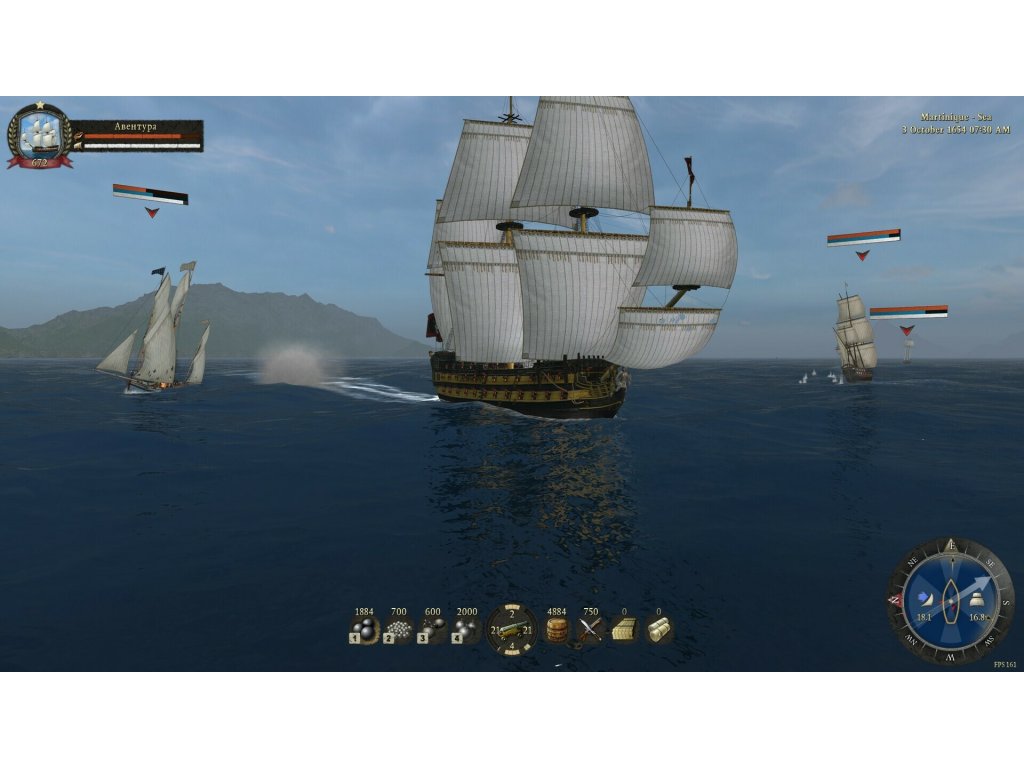Select bomb ammunition in slot 4
Image resolution: width=1024 pixels, height=768 pixels.
465,630
